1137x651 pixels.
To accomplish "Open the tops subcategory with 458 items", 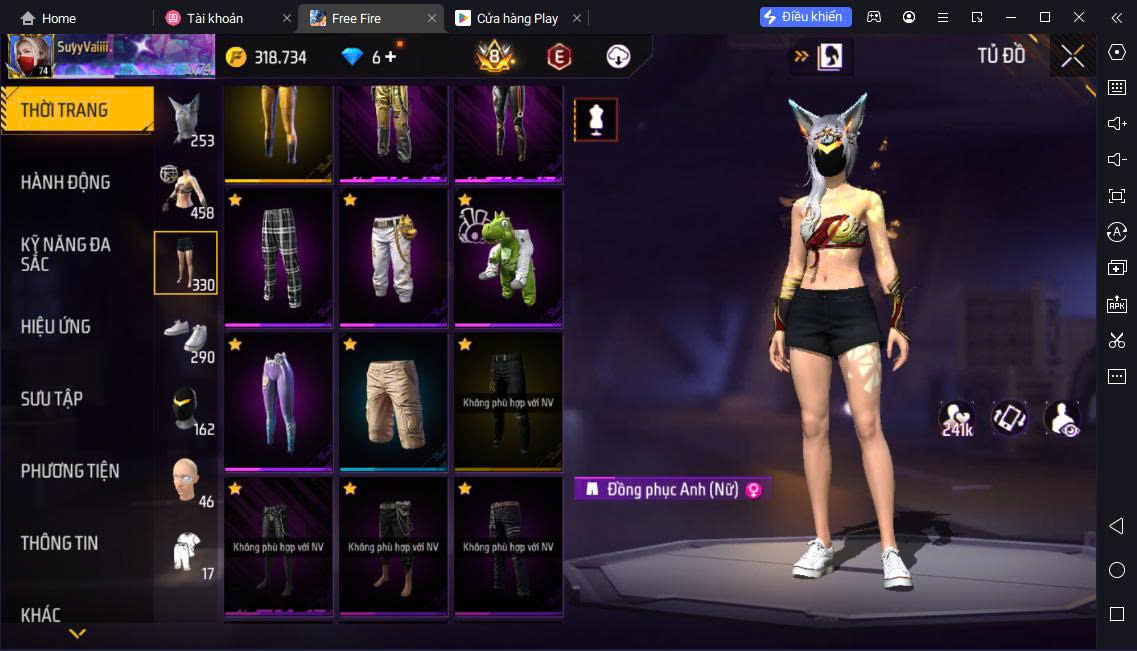I will pyautogui.click(x=186, y=192).
